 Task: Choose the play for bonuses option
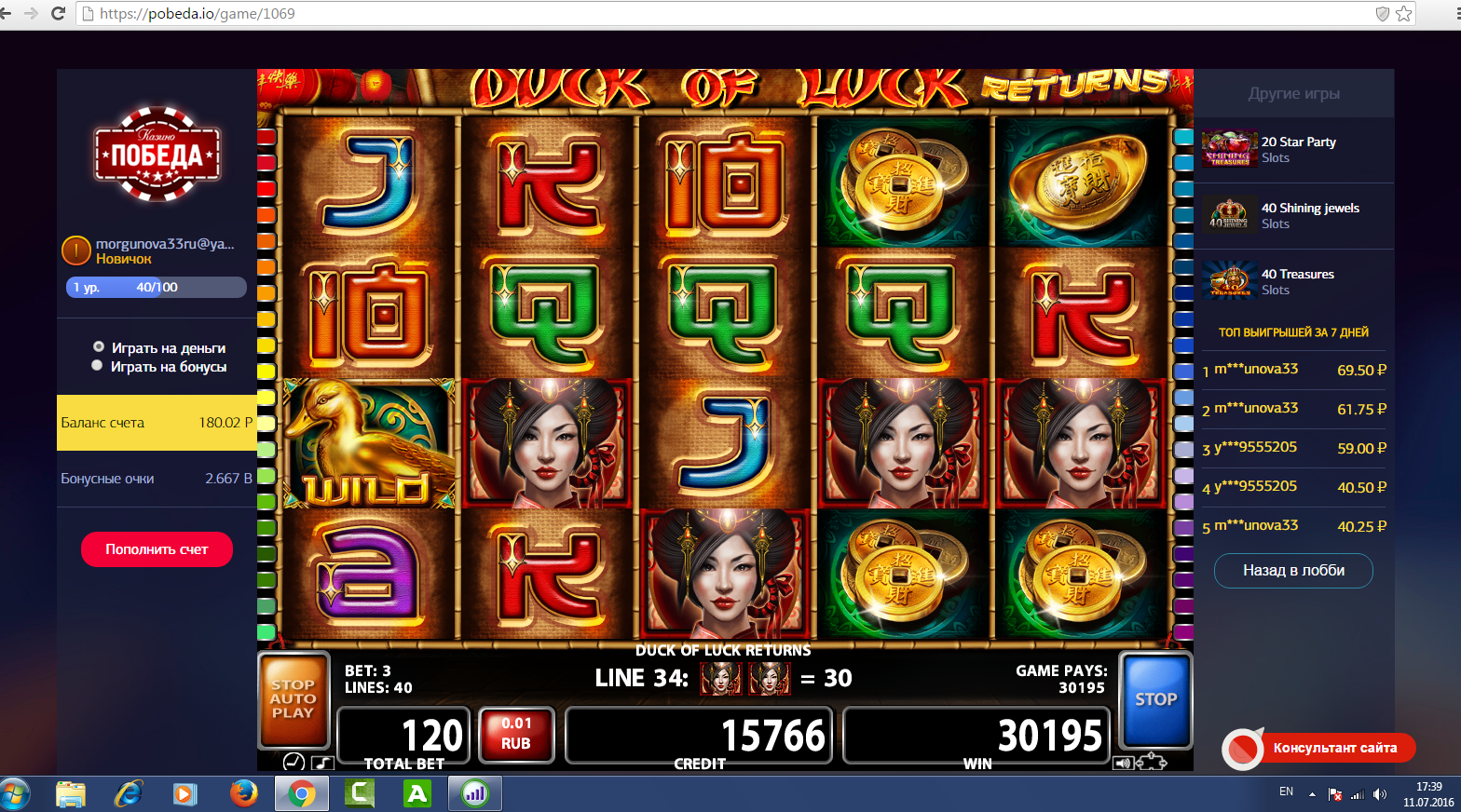[98, 366]
